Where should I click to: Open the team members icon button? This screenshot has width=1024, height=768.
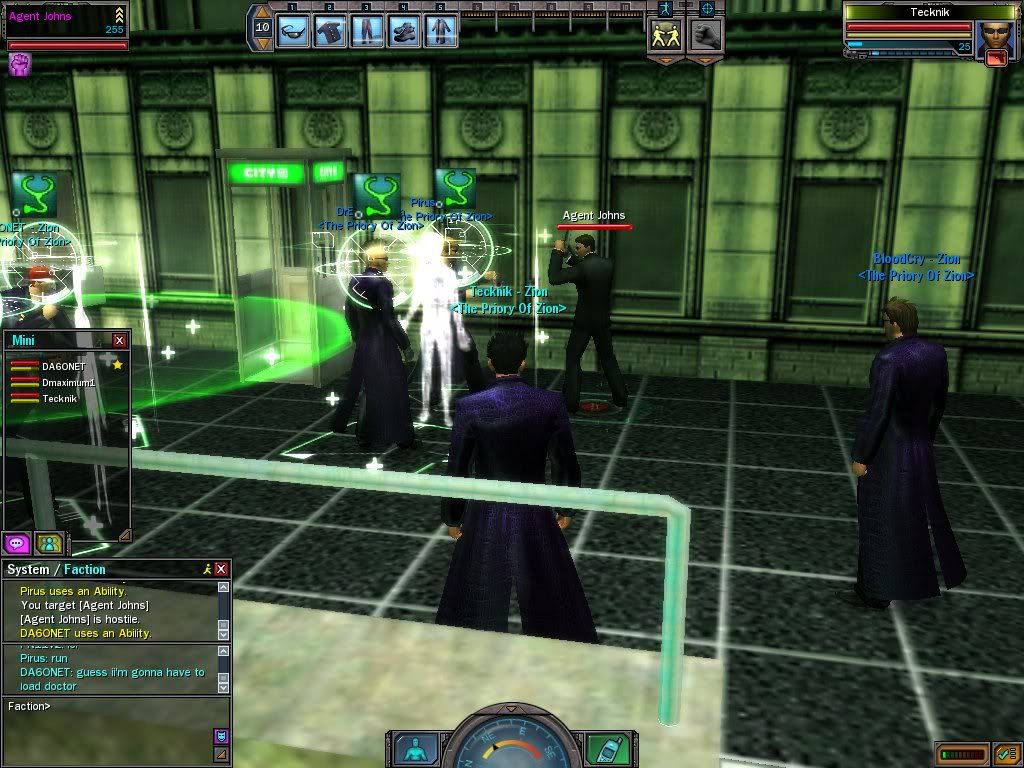[x=49, y=543]
